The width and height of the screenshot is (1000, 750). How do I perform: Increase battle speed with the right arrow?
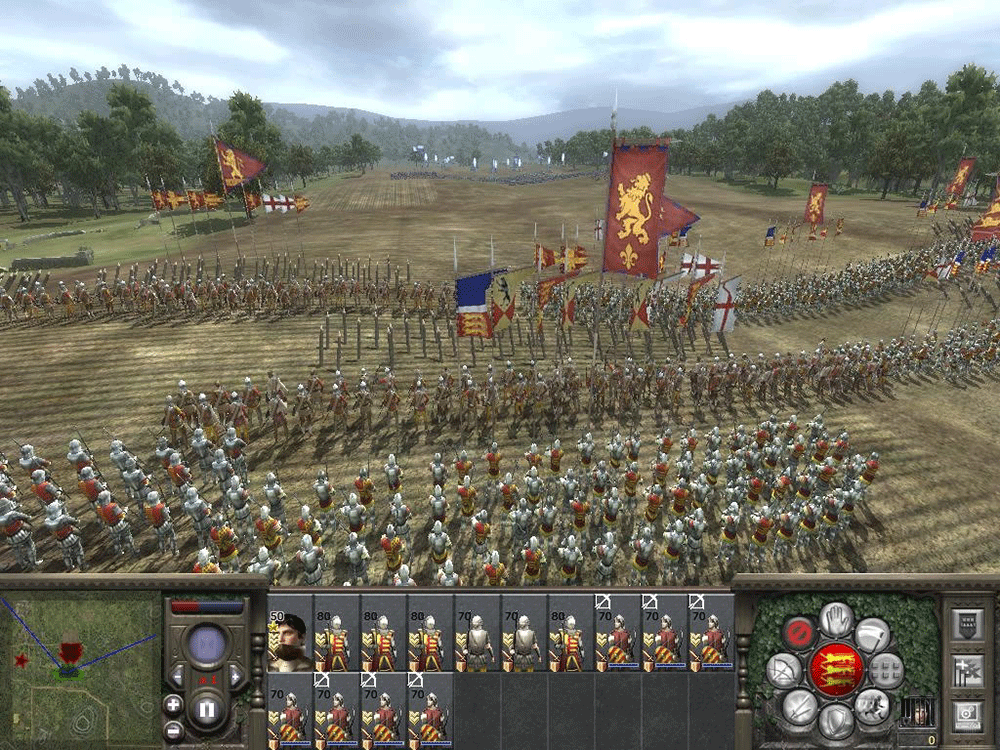coord(236,676)
